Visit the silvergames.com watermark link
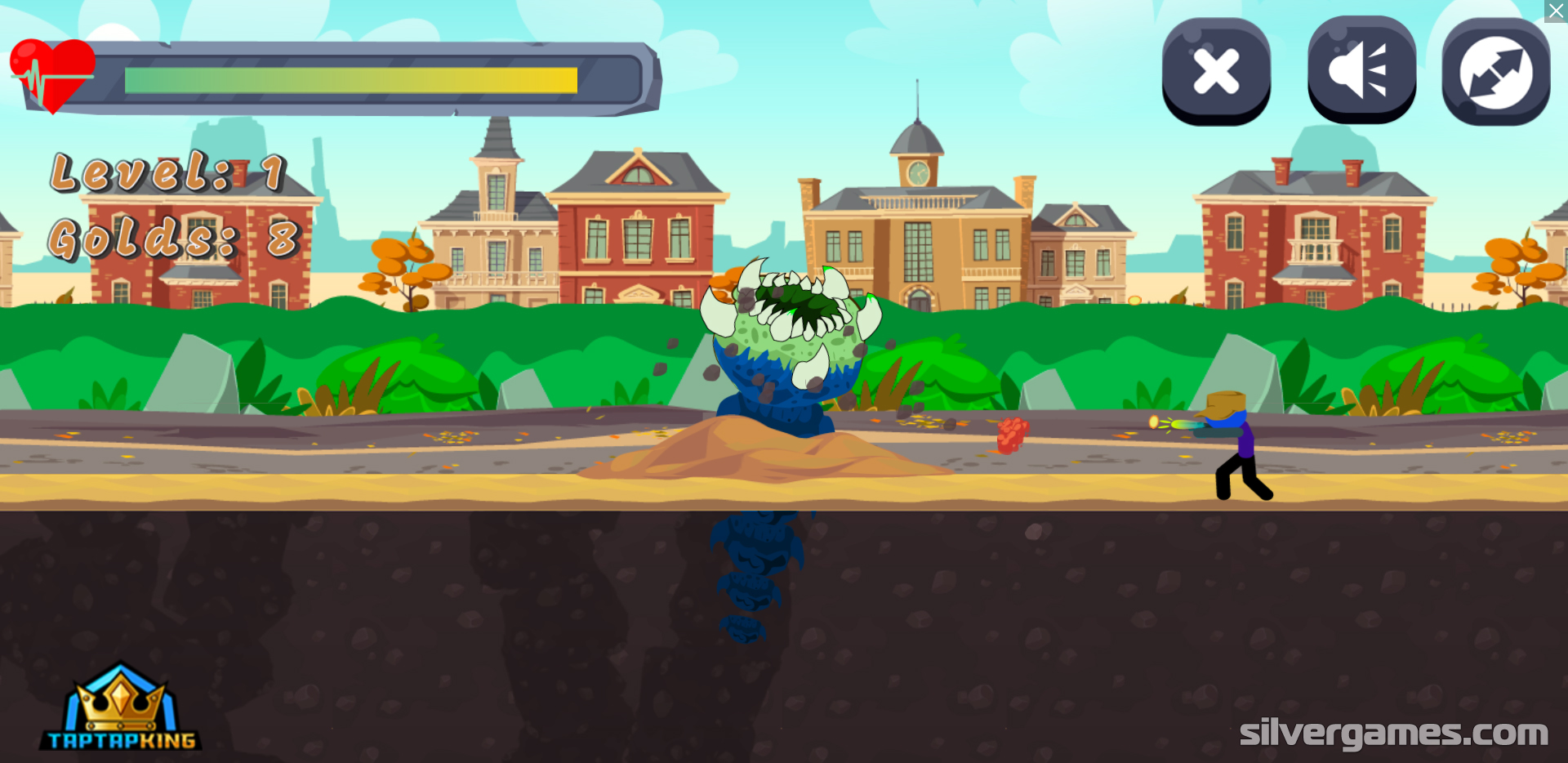 (1393, 733)
